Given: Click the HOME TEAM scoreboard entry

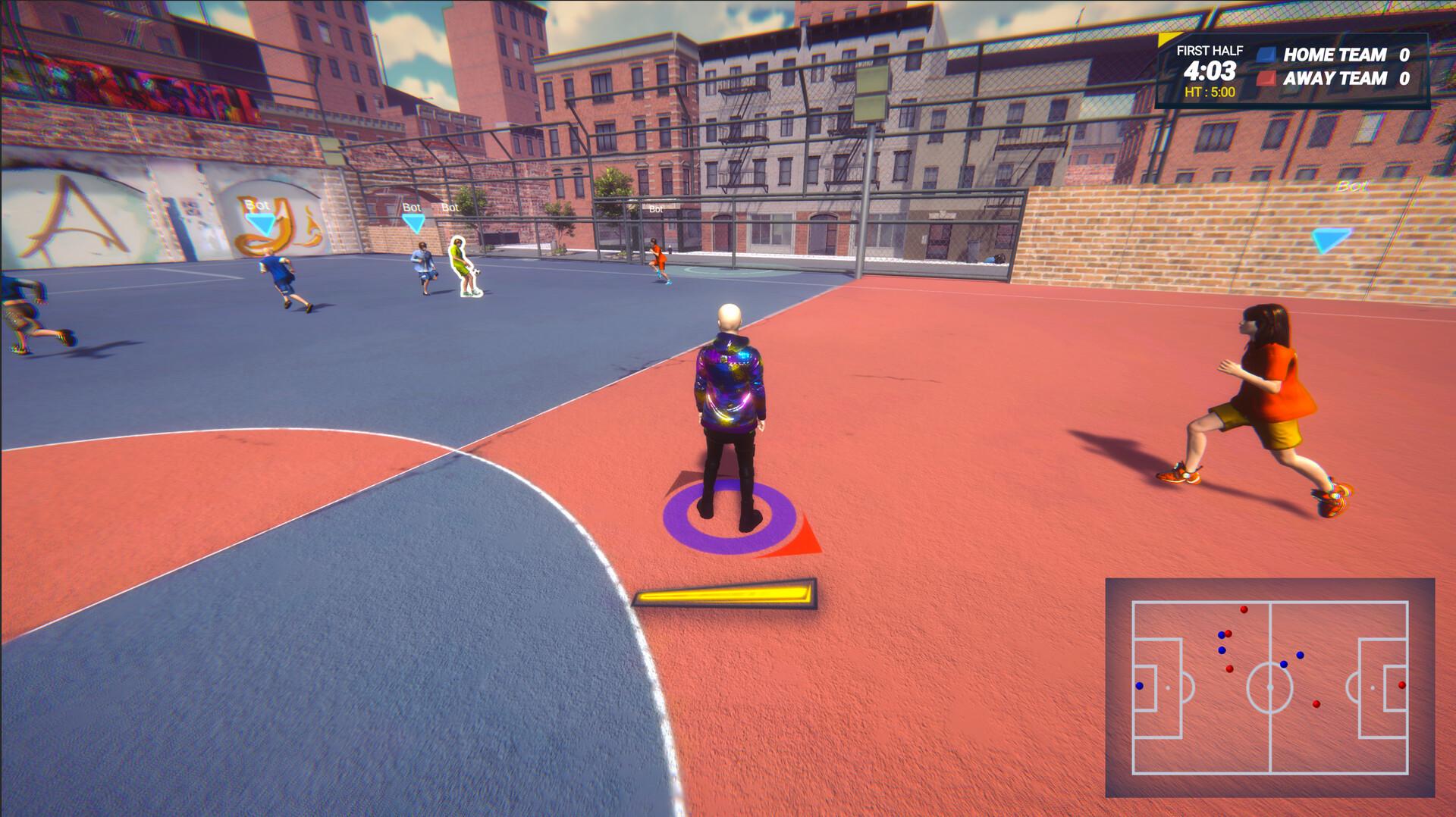Looking at the screenshot, I should click(1336, 55).
